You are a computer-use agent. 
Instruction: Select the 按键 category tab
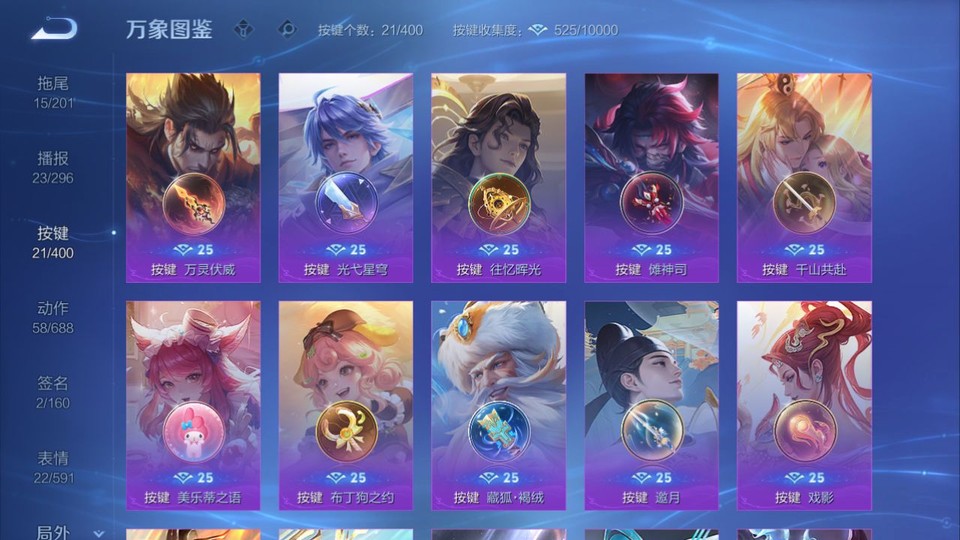pos(54,242)
